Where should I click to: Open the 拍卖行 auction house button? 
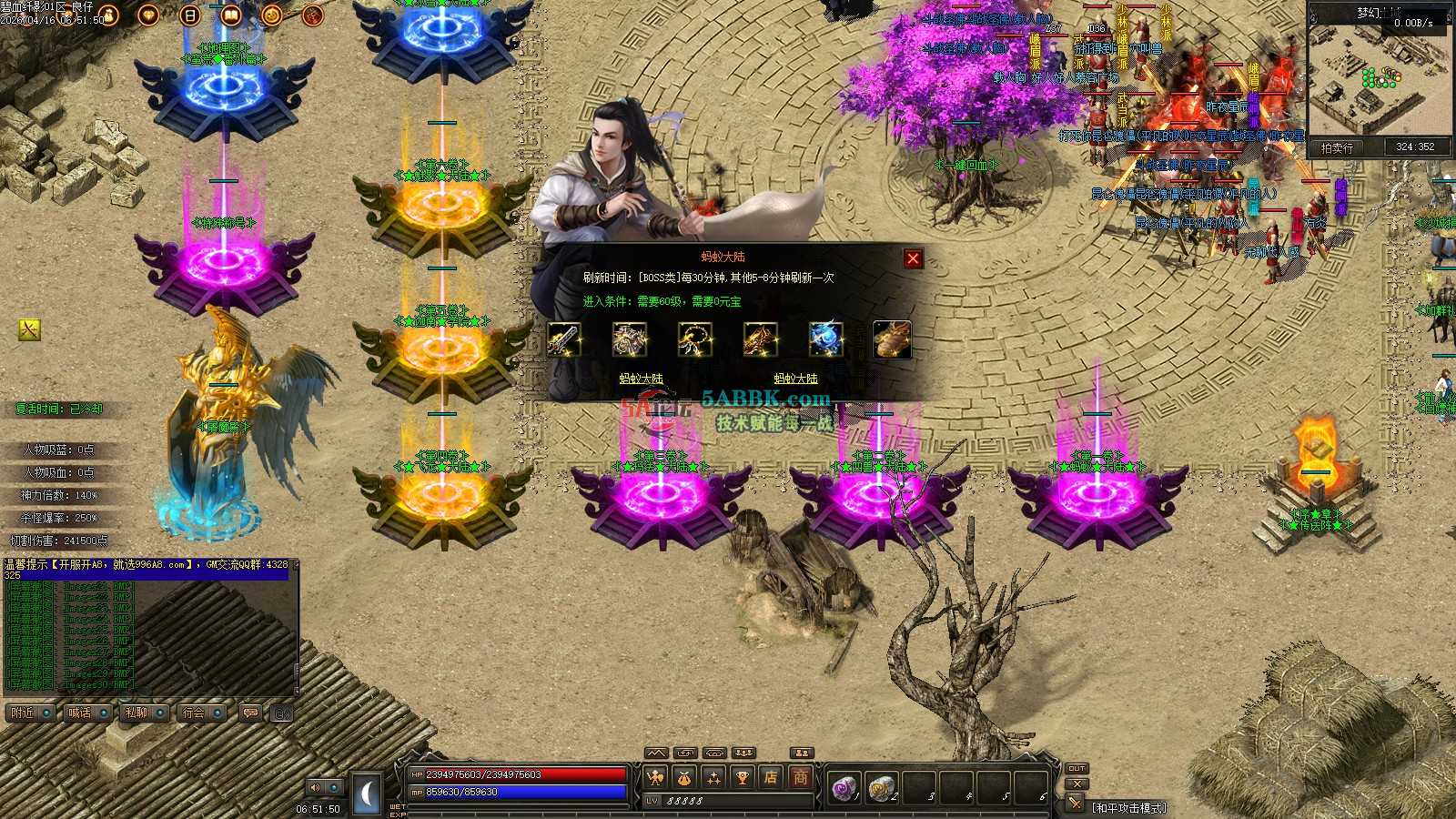[x=1337, y=147]
